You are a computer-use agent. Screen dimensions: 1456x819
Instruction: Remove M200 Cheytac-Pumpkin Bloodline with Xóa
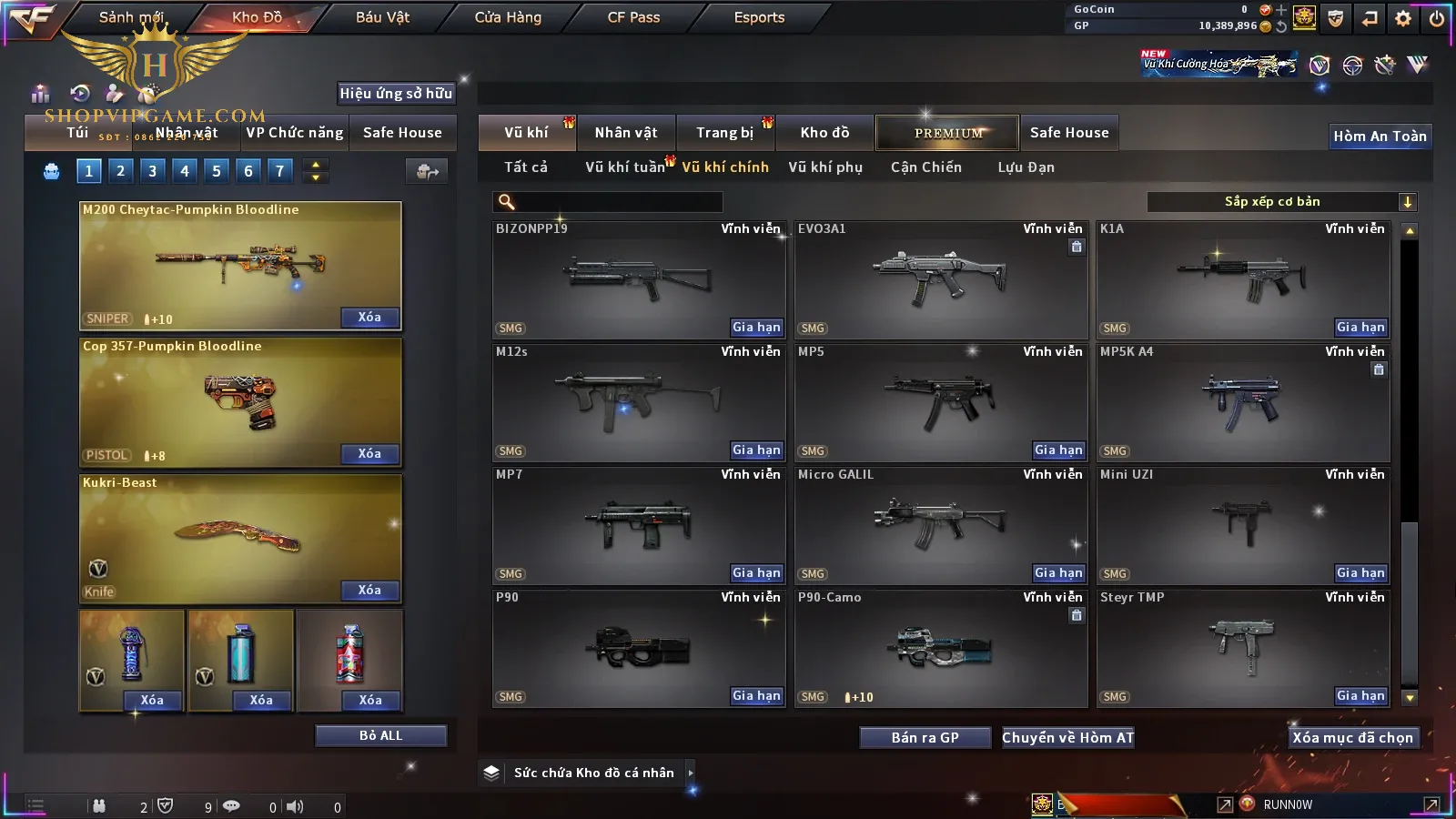click(369, 318)
